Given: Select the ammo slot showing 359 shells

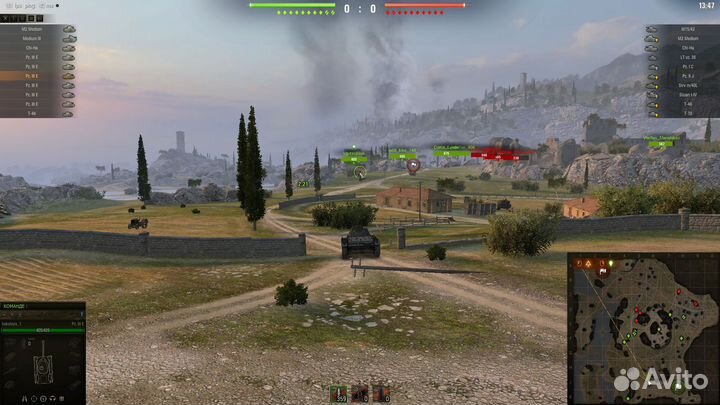Looking at the screenshot, I should point(338,393).
